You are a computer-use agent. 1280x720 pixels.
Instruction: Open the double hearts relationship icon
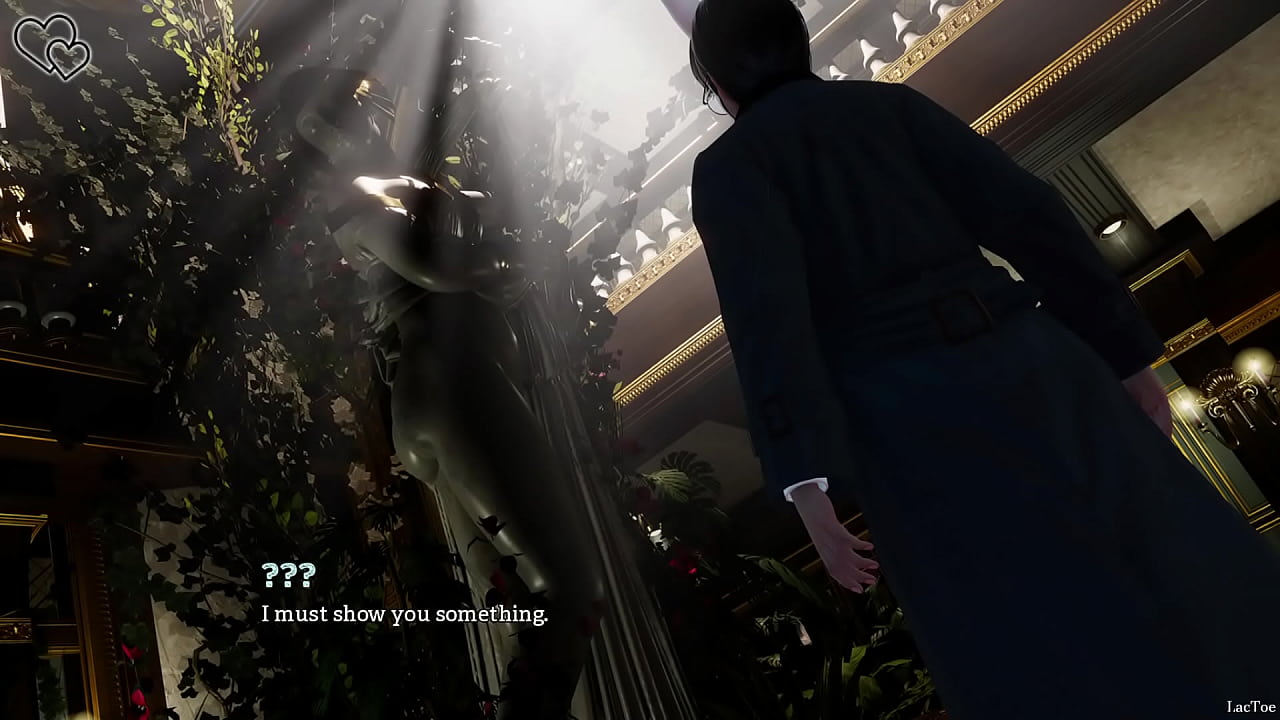click(x=51, y=45)
